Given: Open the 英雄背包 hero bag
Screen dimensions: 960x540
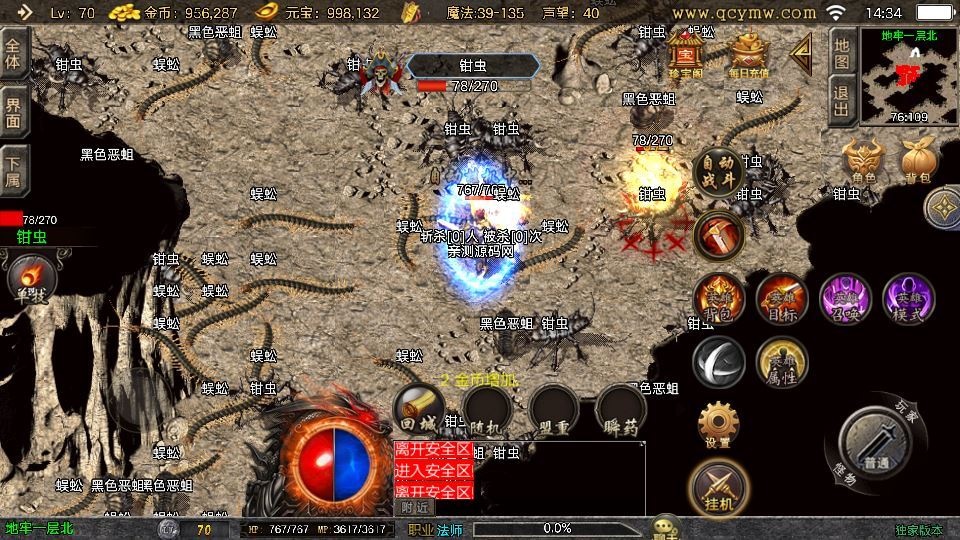Looking at the screenshot, I should (719, 298).
